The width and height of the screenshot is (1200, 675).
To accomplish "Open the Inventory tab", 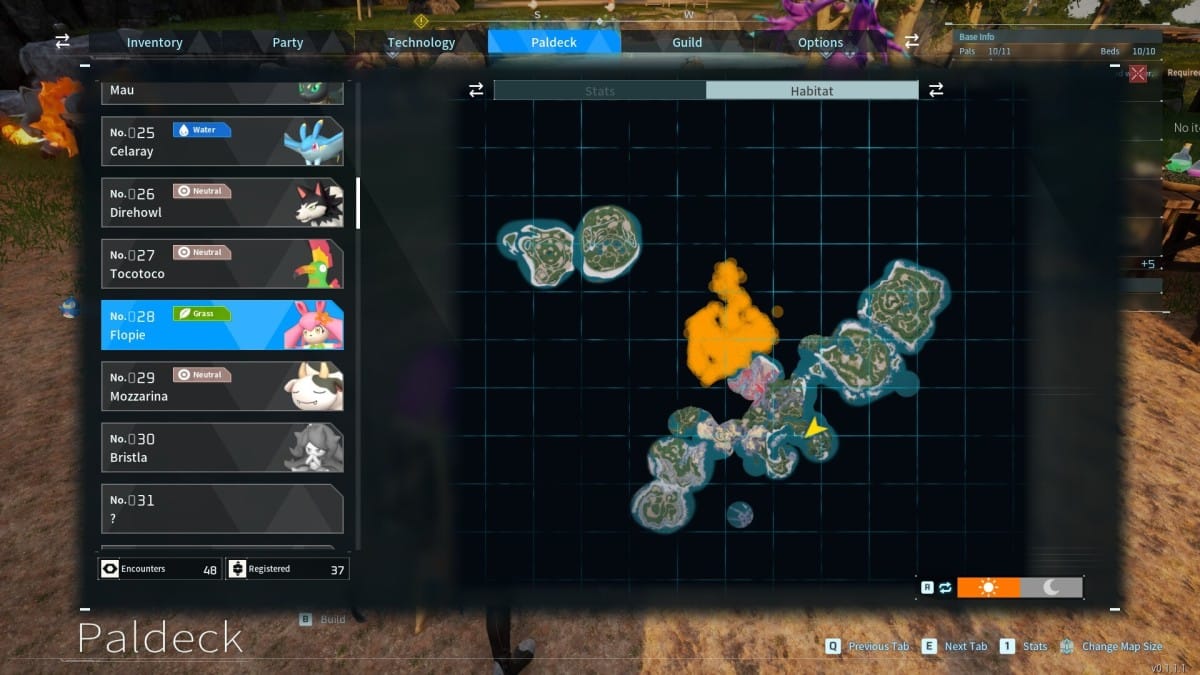I will click(154, 43).
